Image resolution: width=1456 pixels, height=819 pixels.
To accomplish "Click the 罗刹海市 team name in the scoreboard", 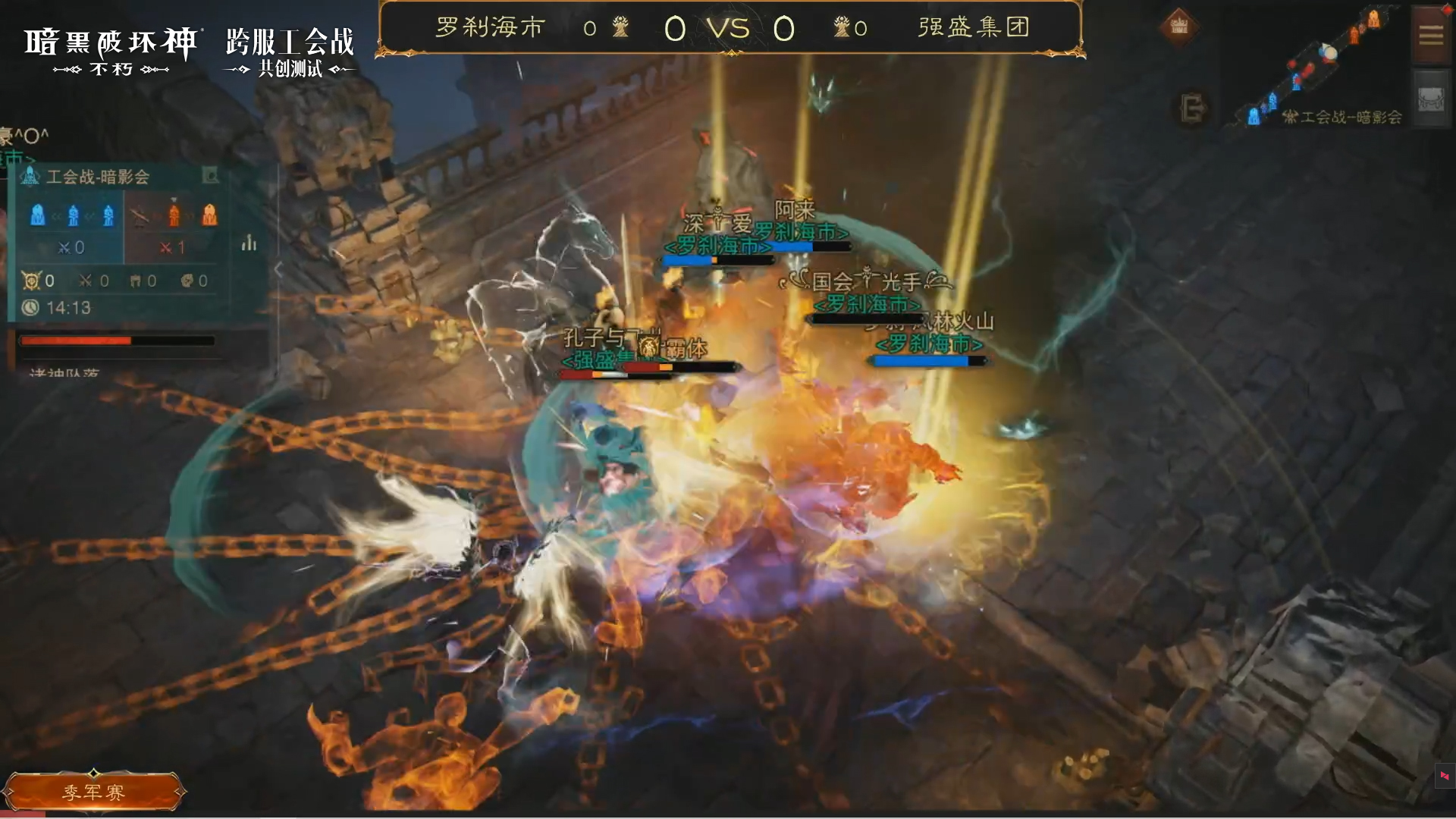I will (489, 27).
